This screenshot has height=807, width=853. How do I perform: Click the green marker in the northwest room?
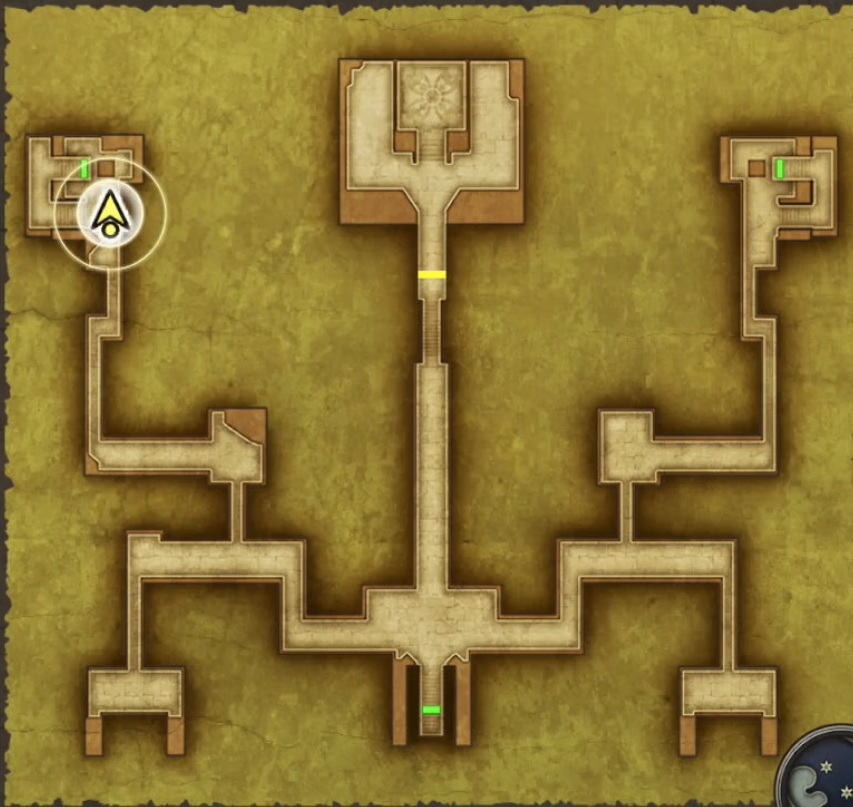[85, 168]
